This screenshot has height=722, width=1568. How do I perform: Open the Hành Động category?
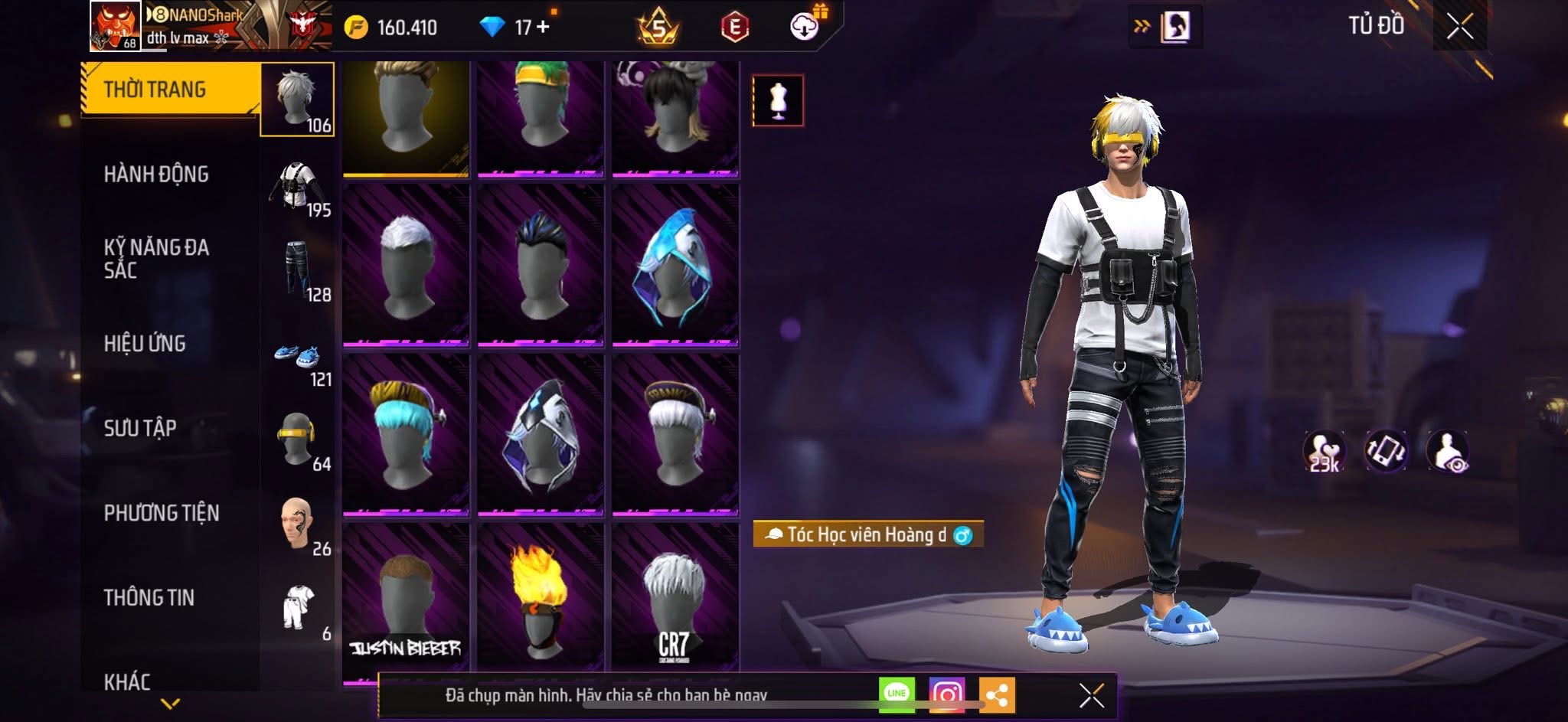(x=156, y=175)
